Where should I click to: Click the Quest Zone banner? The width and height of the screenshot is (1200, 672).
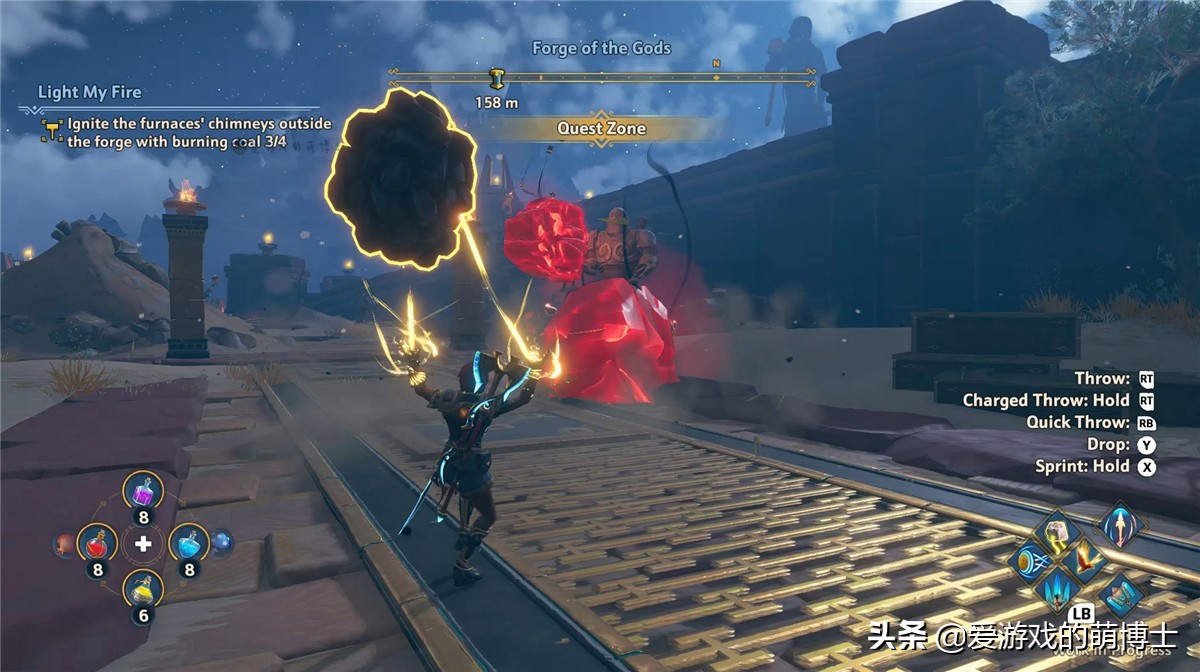pos(601,129)
